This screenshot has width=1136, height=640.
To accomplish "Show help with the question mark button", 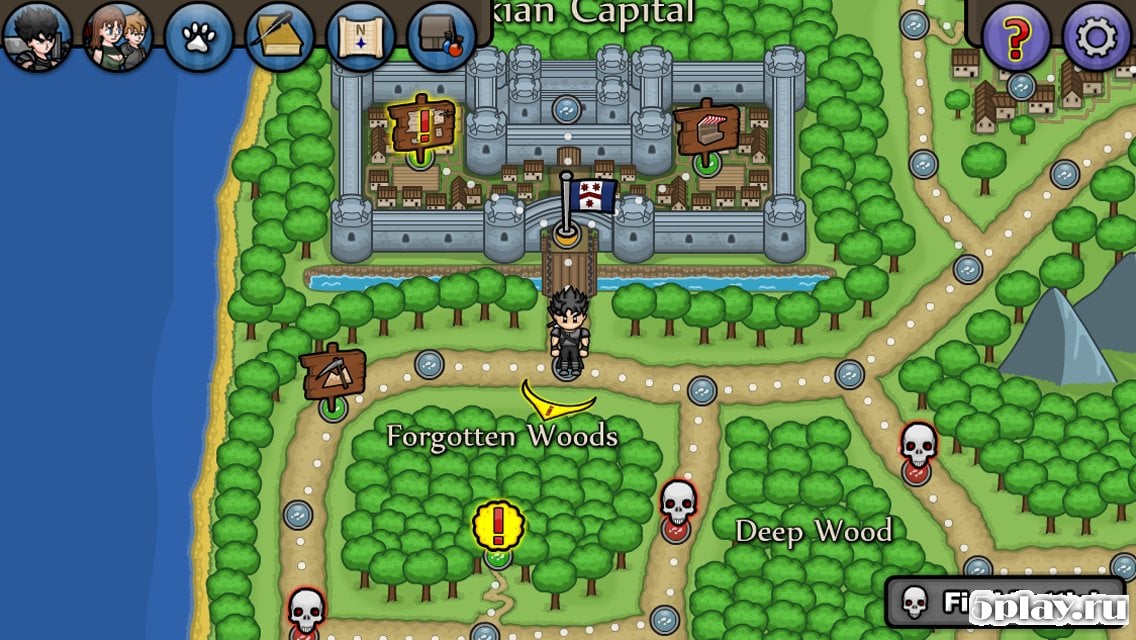I will click(1016, 37).
